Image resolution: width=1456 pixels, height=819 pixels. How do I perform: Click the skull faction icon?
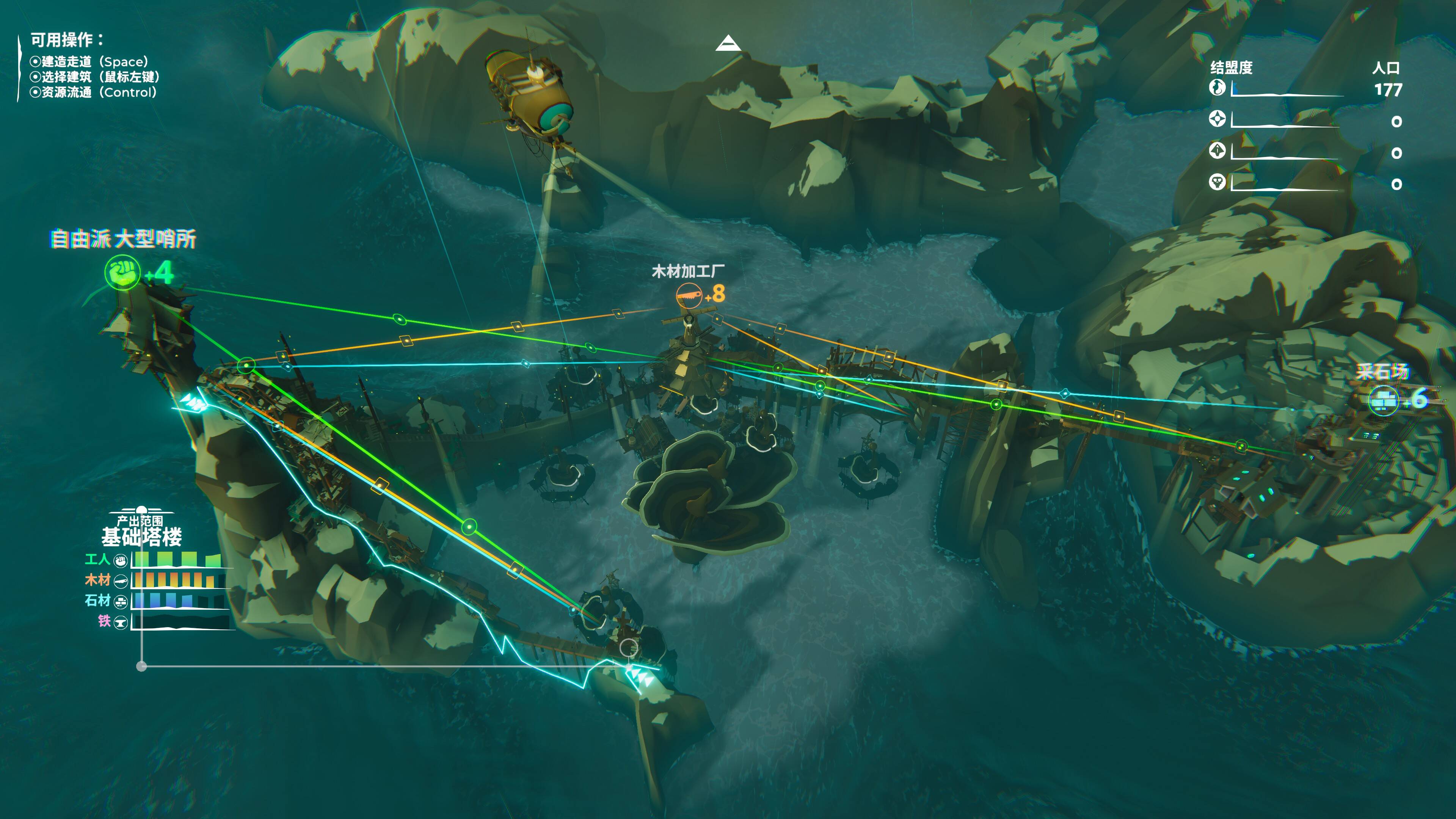click(x=1217, y=182)
